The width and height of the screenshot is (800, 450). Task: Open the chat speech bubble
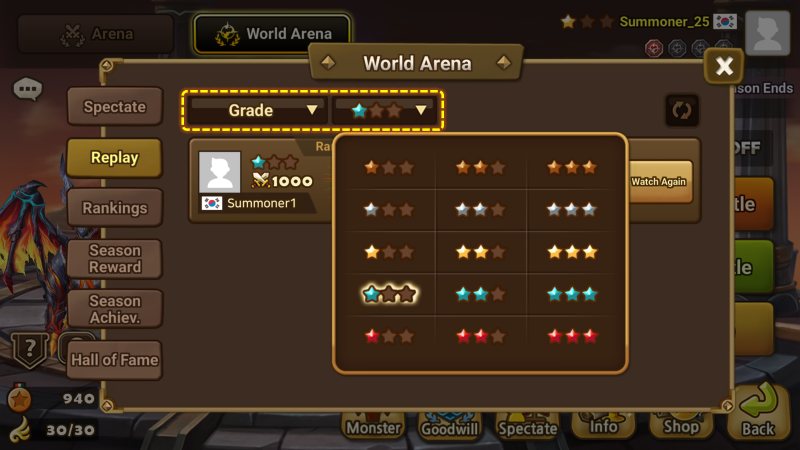coord(28,90)
